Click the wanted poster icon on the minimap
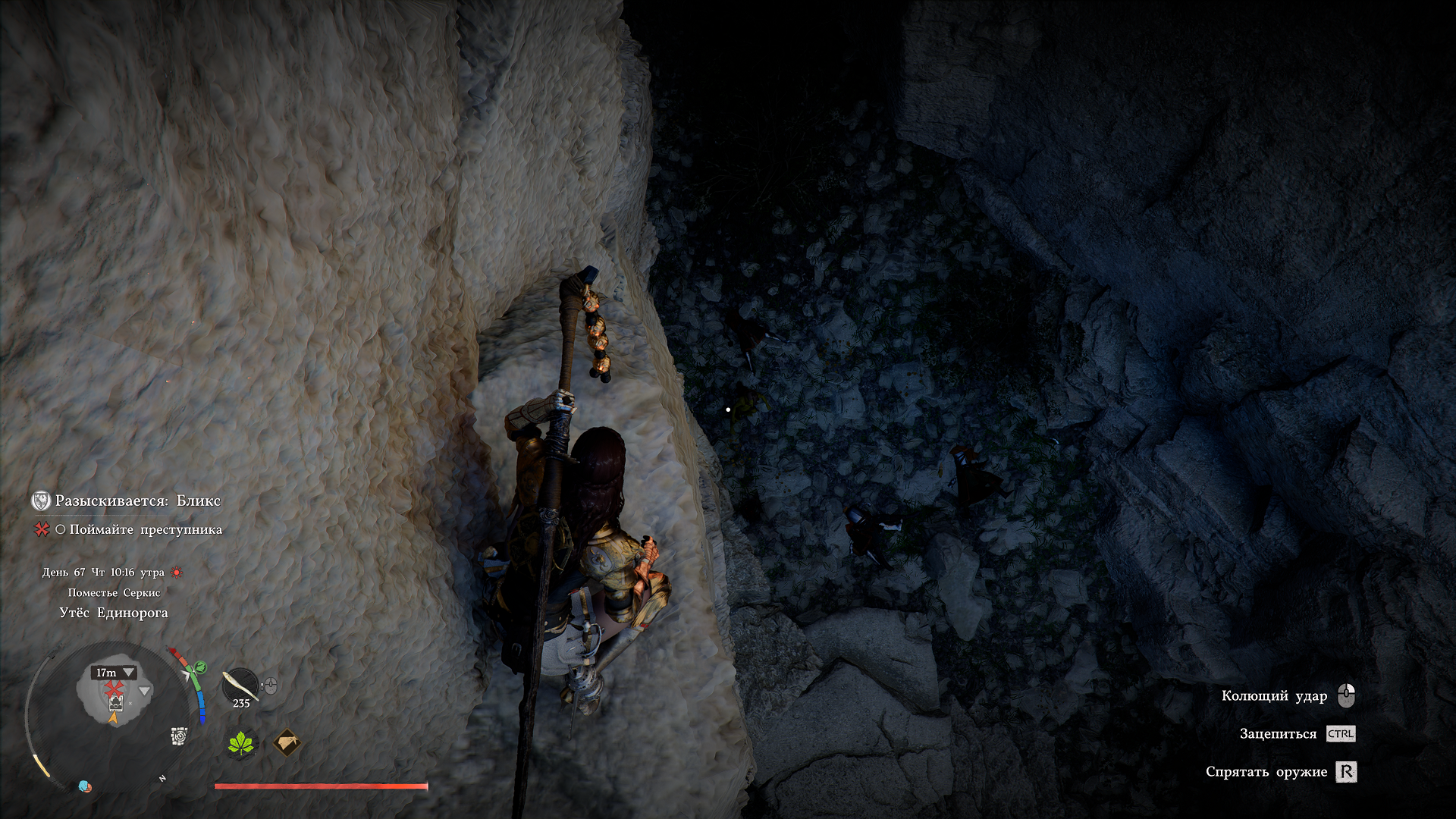The image size is (1456, 819). click(x=115, y=703)
